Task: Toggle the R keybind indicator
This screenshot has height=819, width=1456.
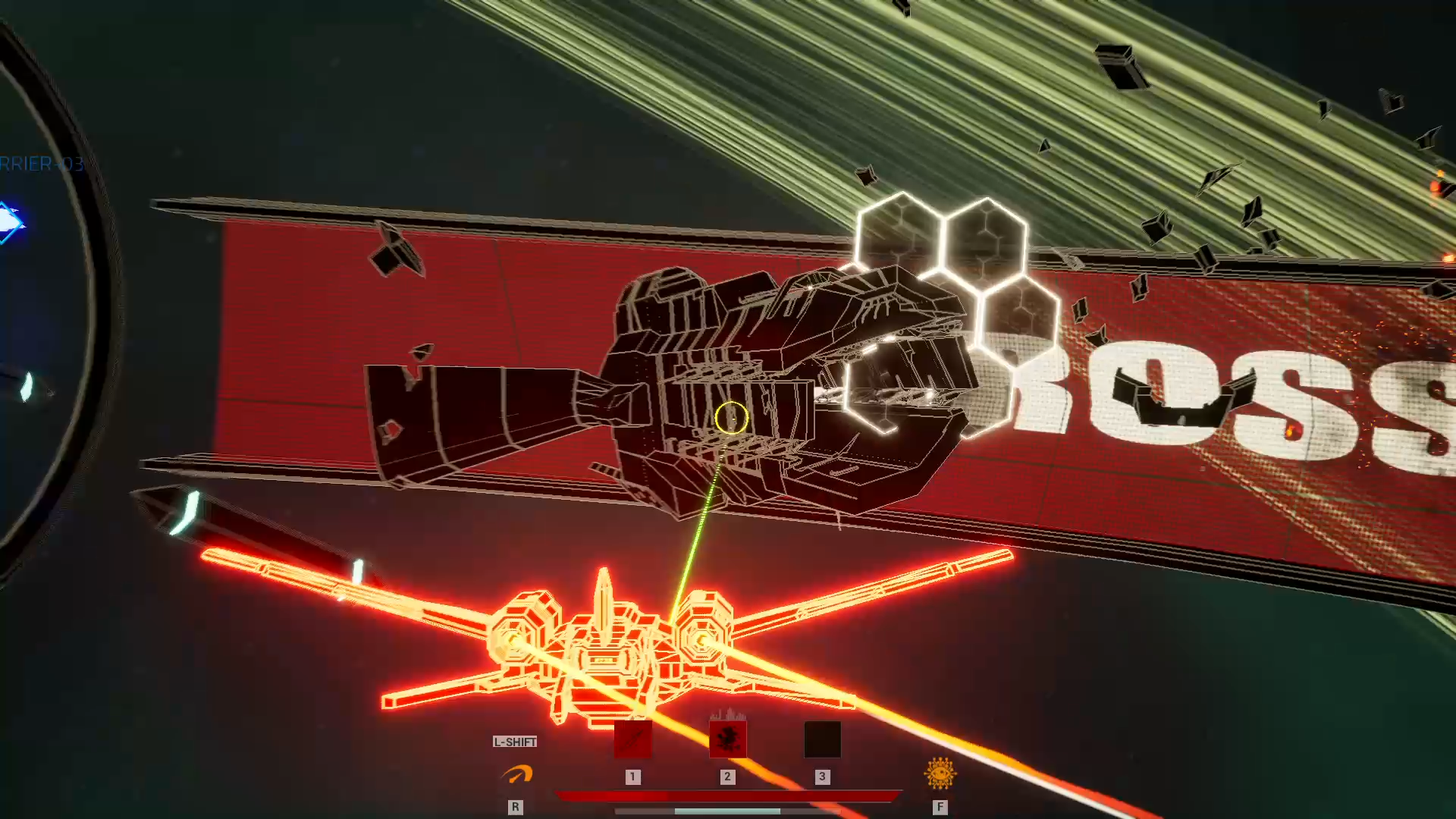Action: (x=516, y=807)
